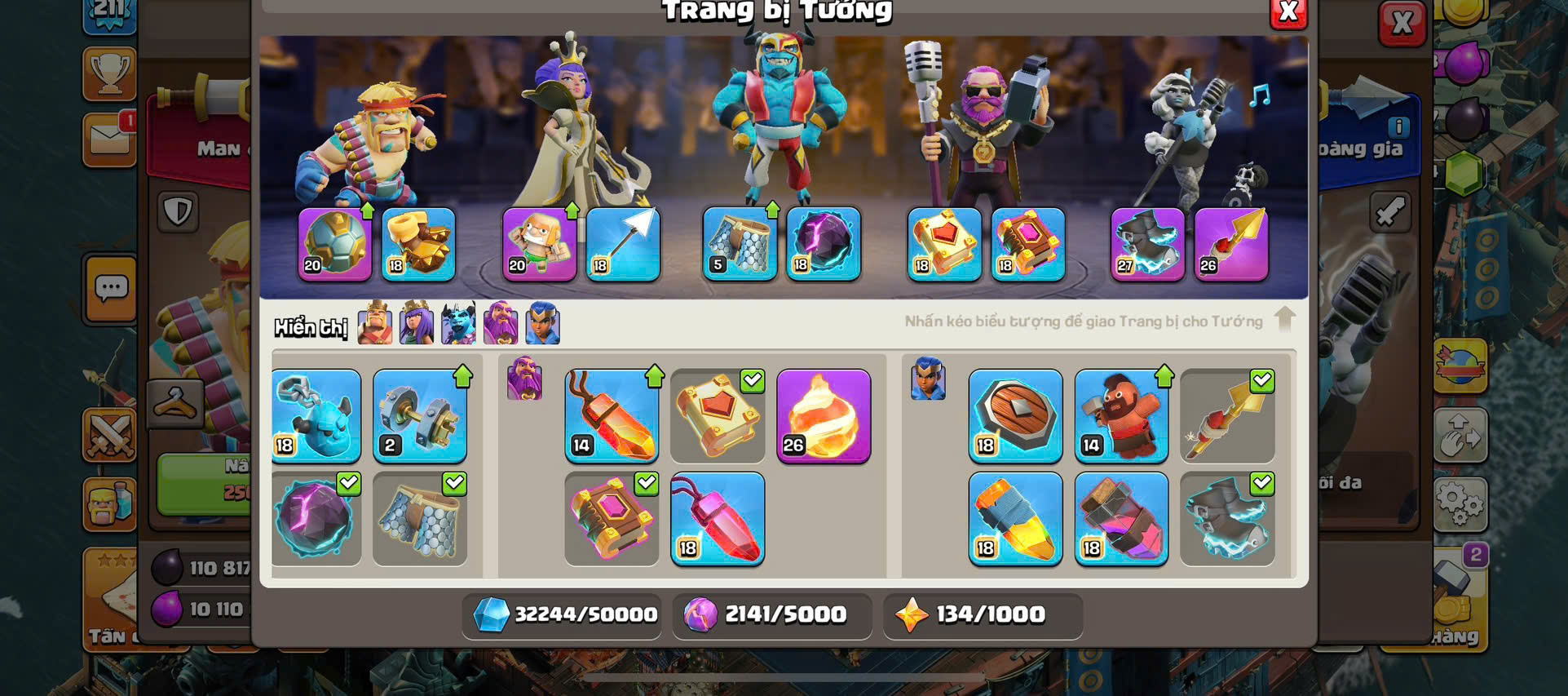The height and width of the screenshot is (696, 1568).
Task: Choose the Electro Boots equipped slot
Action: coord(1148,244)
